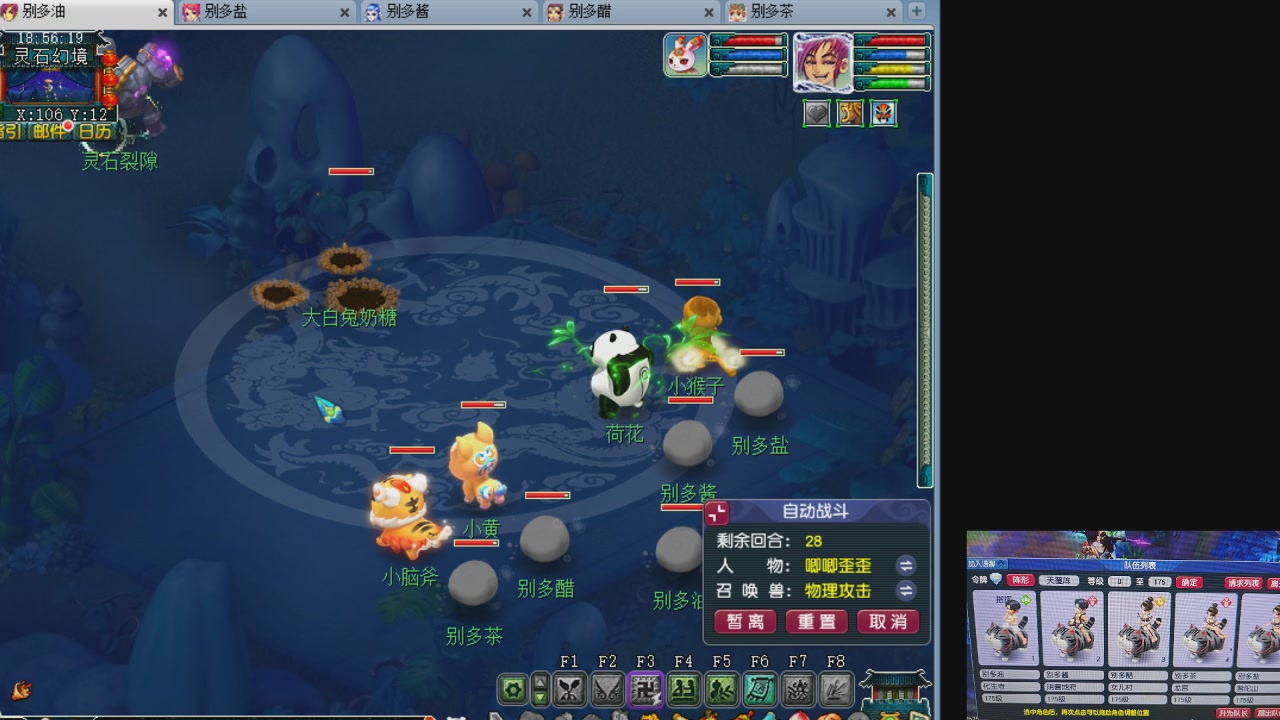Click the tiger tally icon under the player portrait
Viewport: 1280px width, 720px height.
tap(850, 114)
